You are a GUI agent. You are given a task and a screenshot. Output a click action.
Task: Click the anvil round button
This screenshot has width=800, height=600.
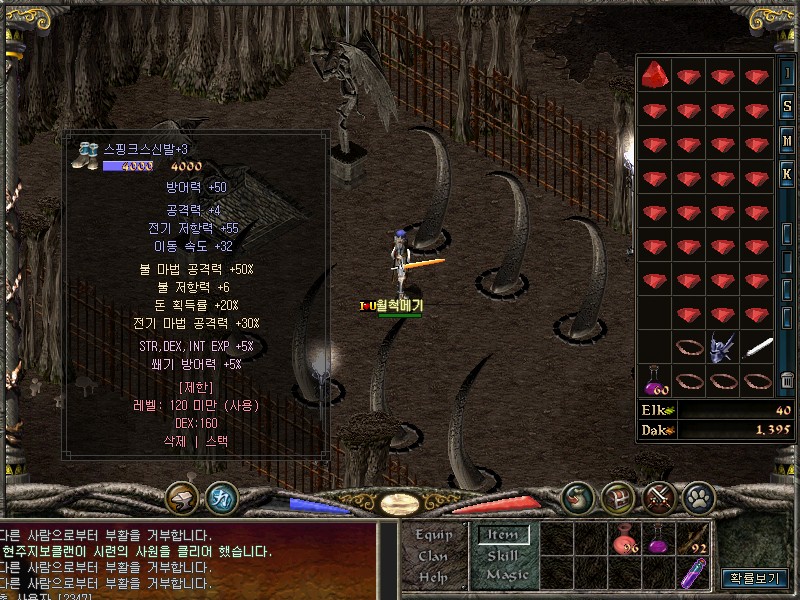(183, 496)
